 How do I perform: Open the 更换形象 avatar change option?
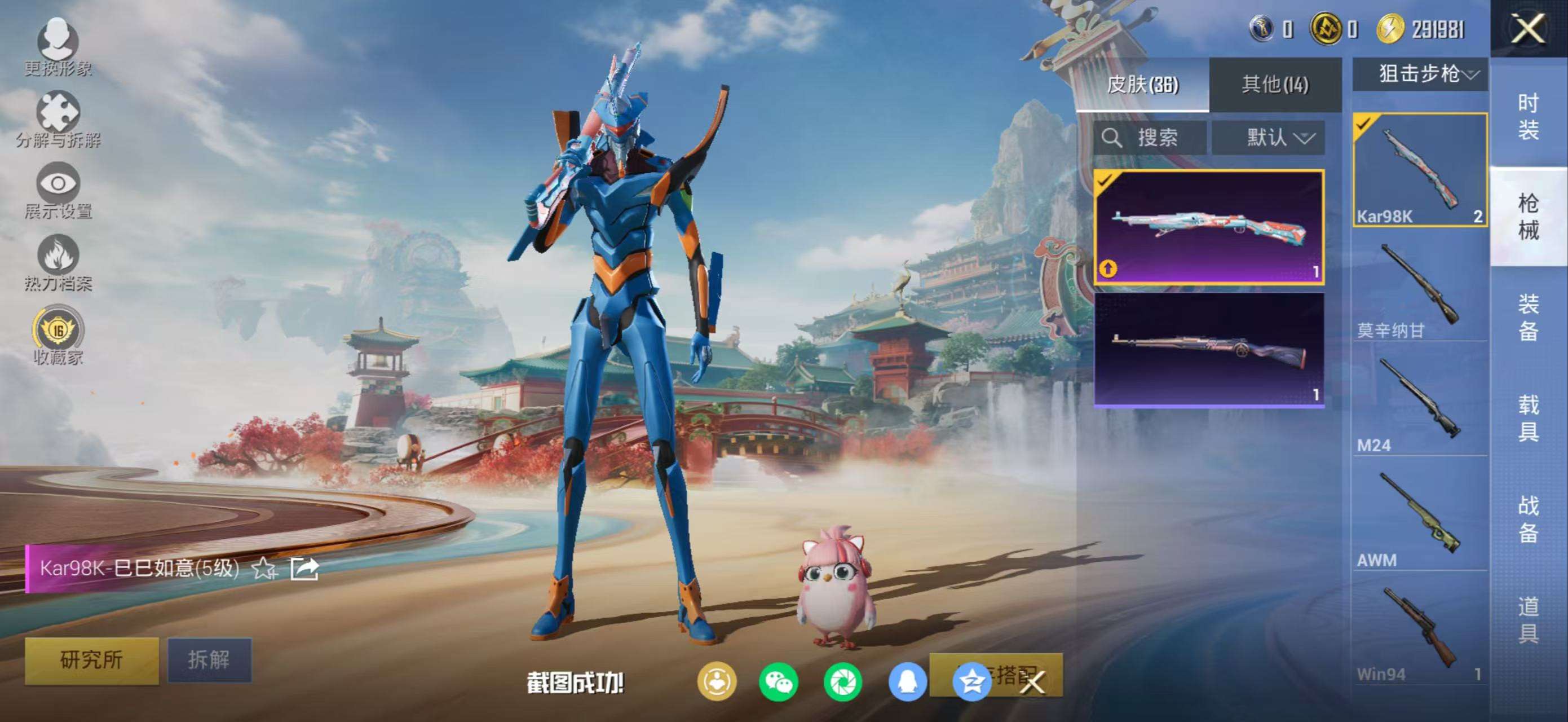tap(58, 46)
